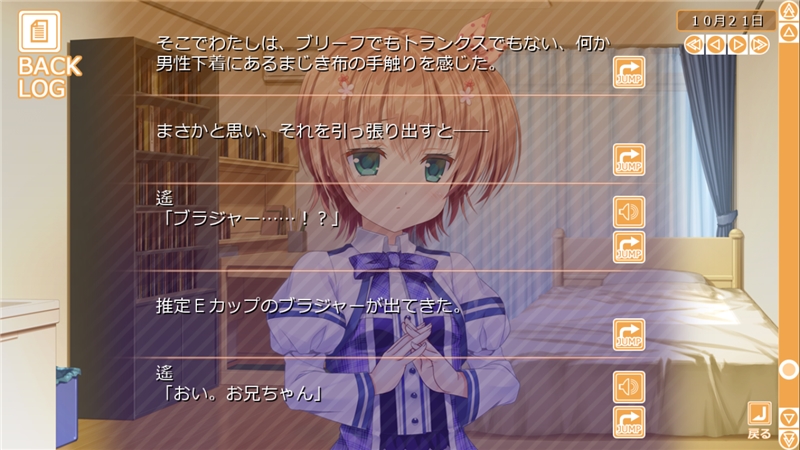Jump to the そこでわたしは narration line
The width and height of the screenshot is (800, 450).
click(629, 73)
